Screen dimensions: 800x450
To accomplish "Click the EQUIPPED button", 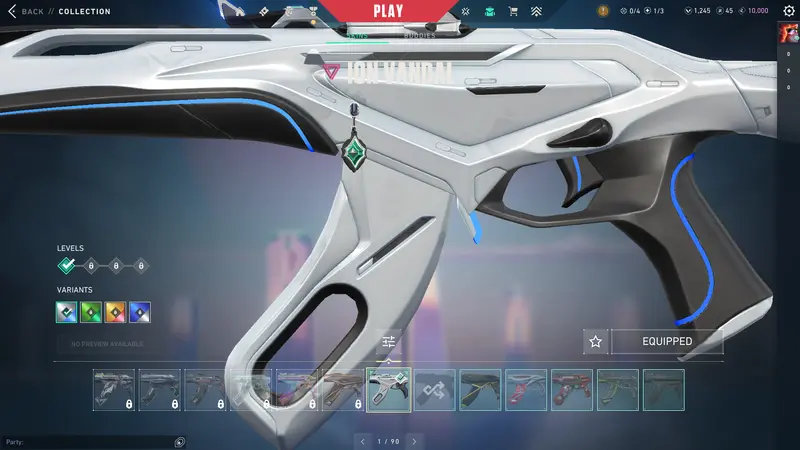I will [x=668, y=341].
